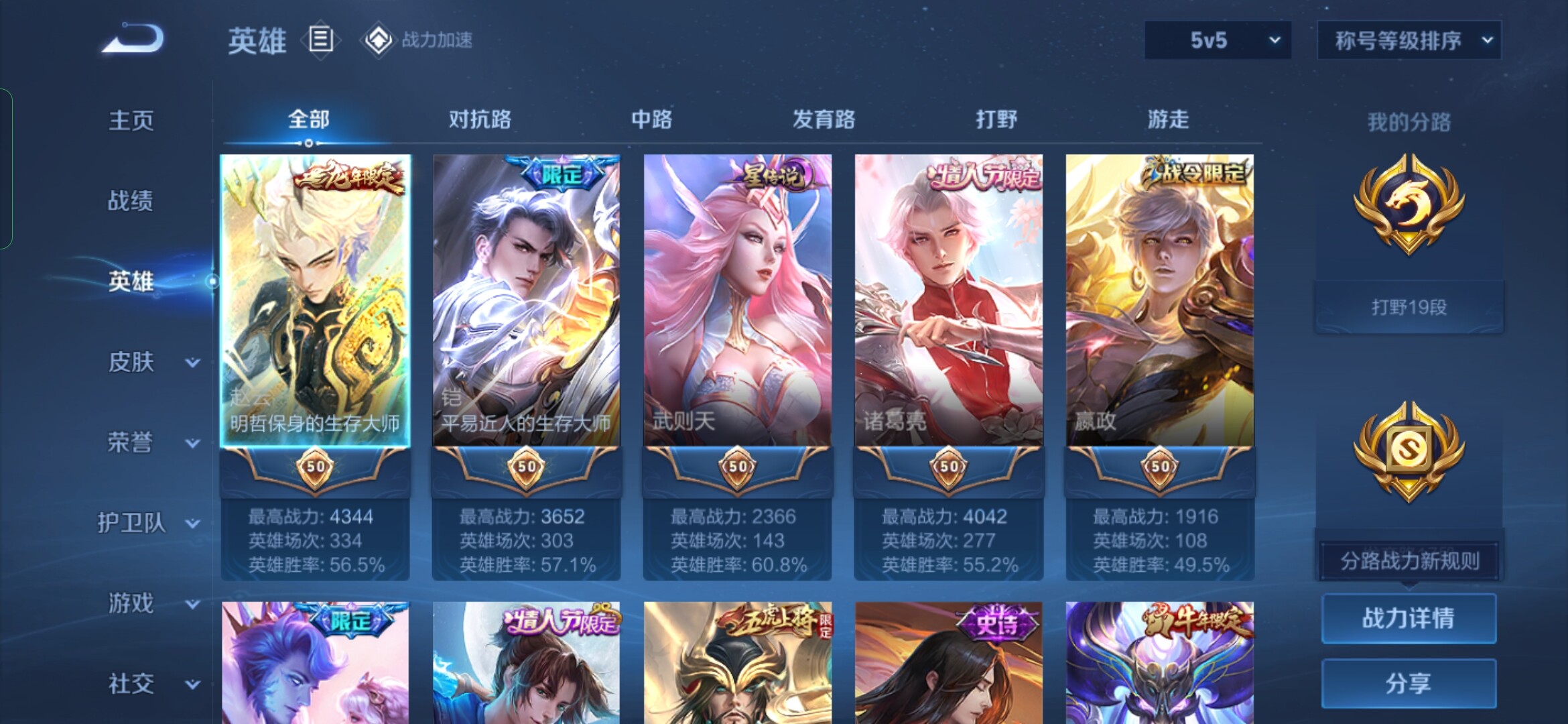The image size is (1568, 724).
Task: Choose the 游走 tab
Action: coord(1168,119)
